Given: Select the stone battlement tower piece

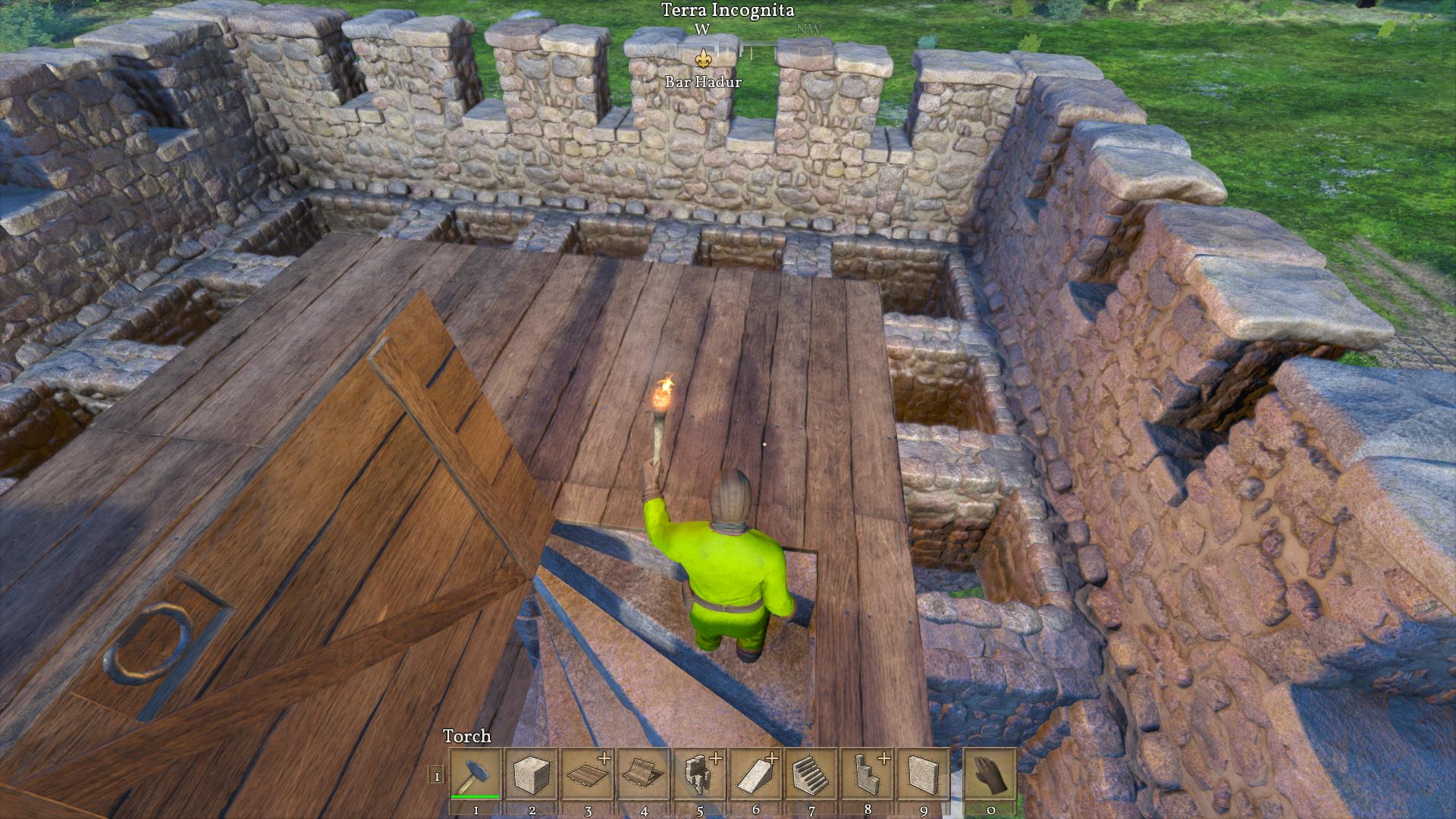Looking at the screenshot, I should 700,773.
